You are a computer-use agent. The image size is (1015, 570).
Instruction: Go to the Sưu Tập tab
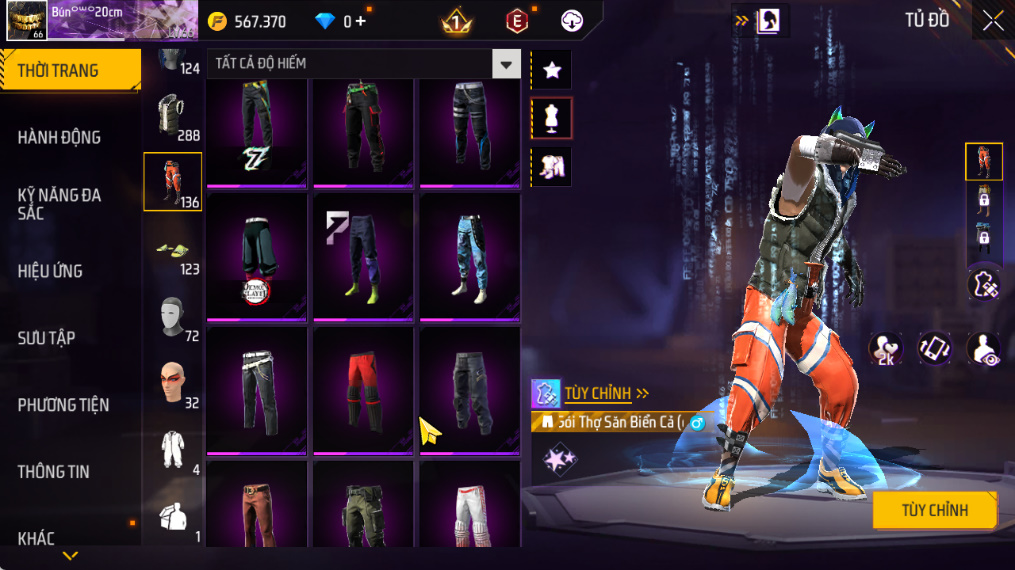click(47, 338)
